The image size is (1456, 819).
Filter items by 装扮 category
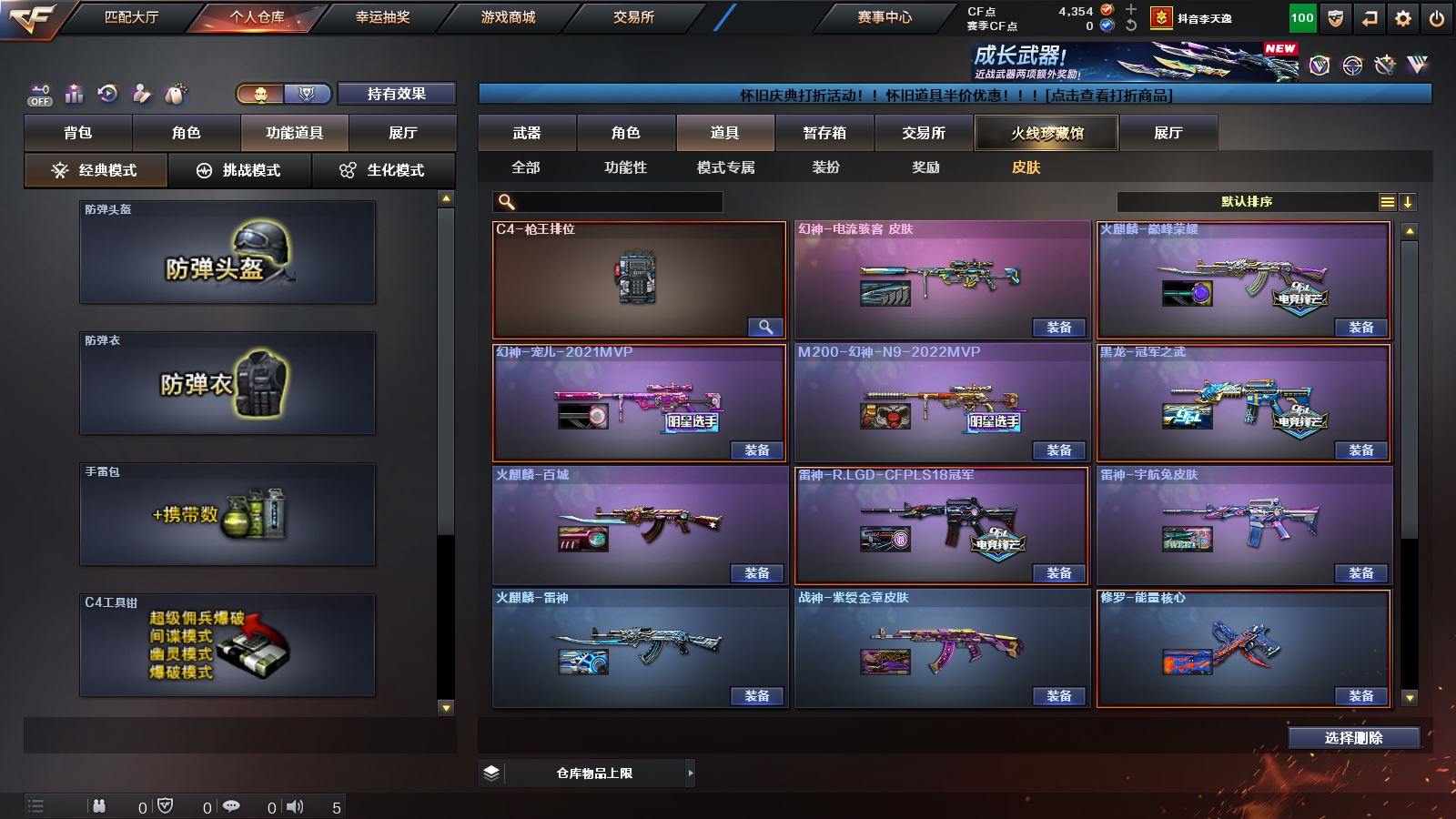click(x=825, y=167)
